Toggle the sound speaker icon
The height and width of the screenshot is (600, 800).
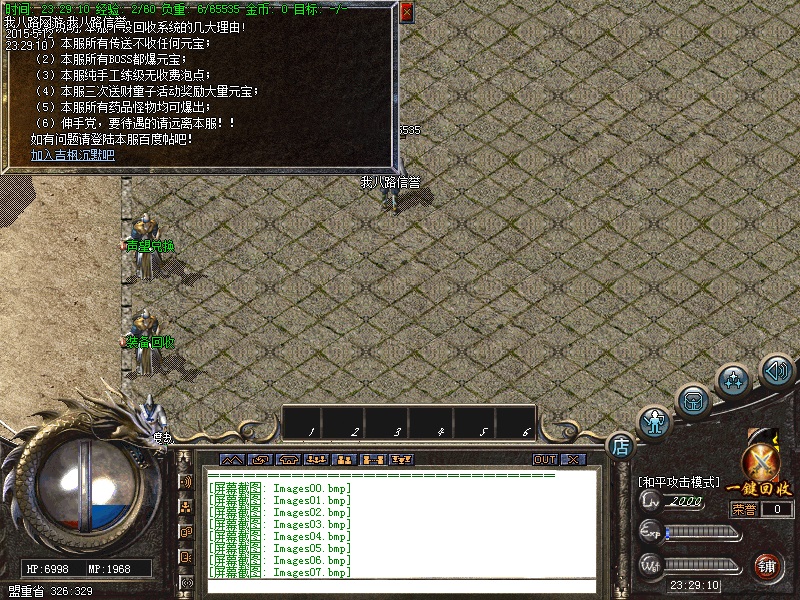click(x=776, y=370)
